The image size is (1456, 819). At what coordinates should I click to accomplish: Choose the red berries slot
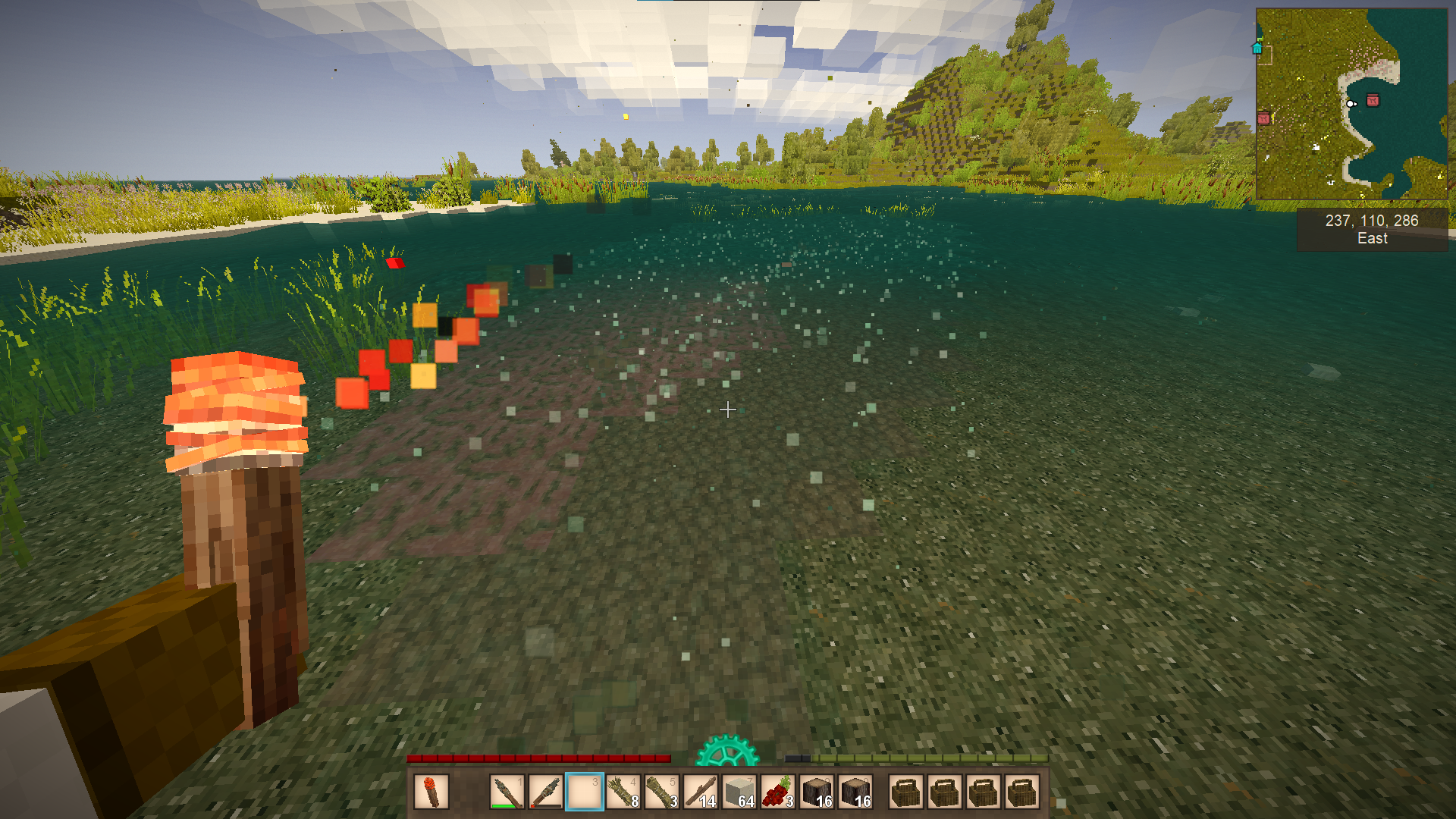click(x=778, y=792)
